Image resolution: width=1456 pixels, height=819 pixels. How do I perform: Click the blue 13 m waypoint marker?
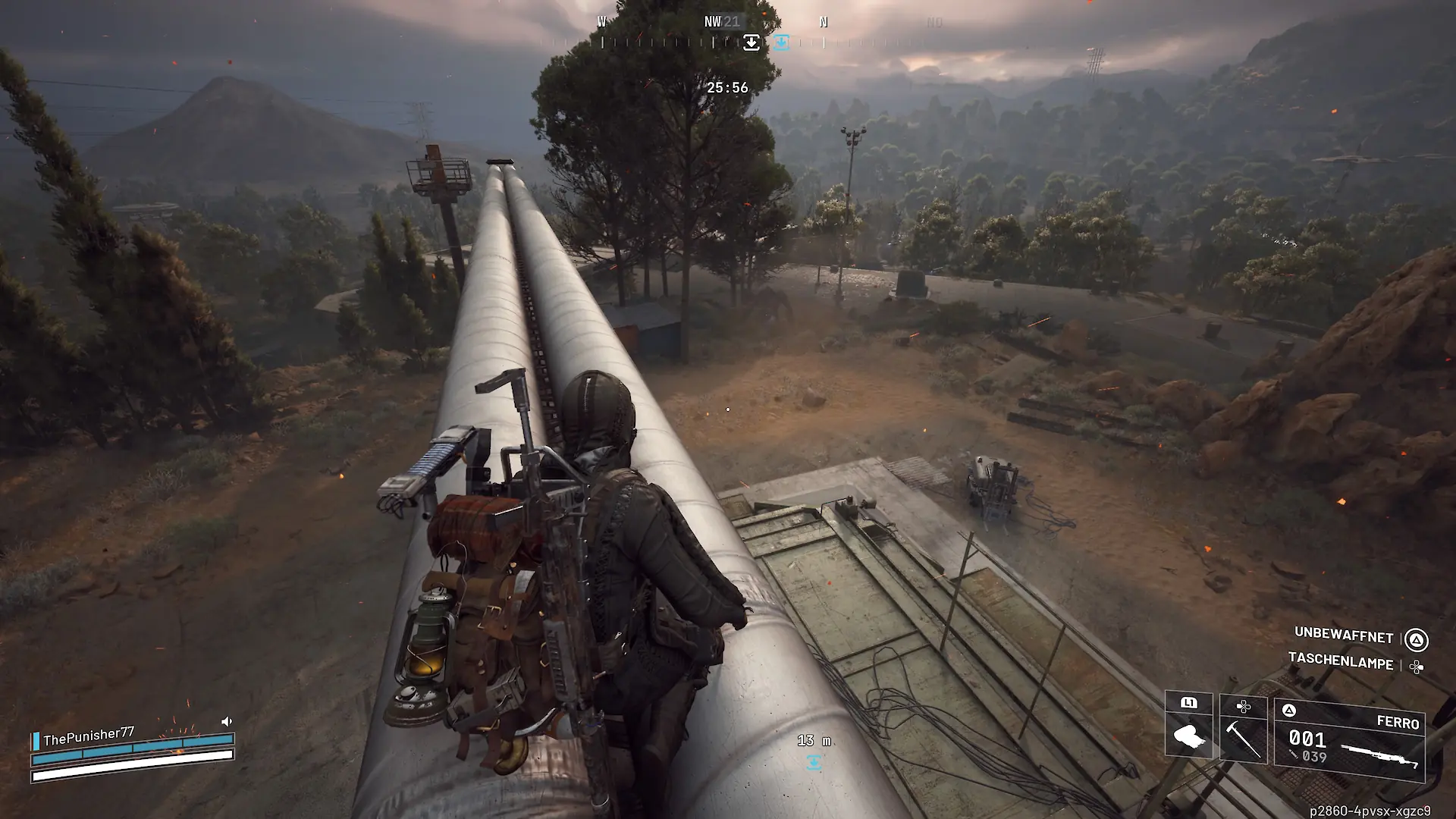[814, 762]
